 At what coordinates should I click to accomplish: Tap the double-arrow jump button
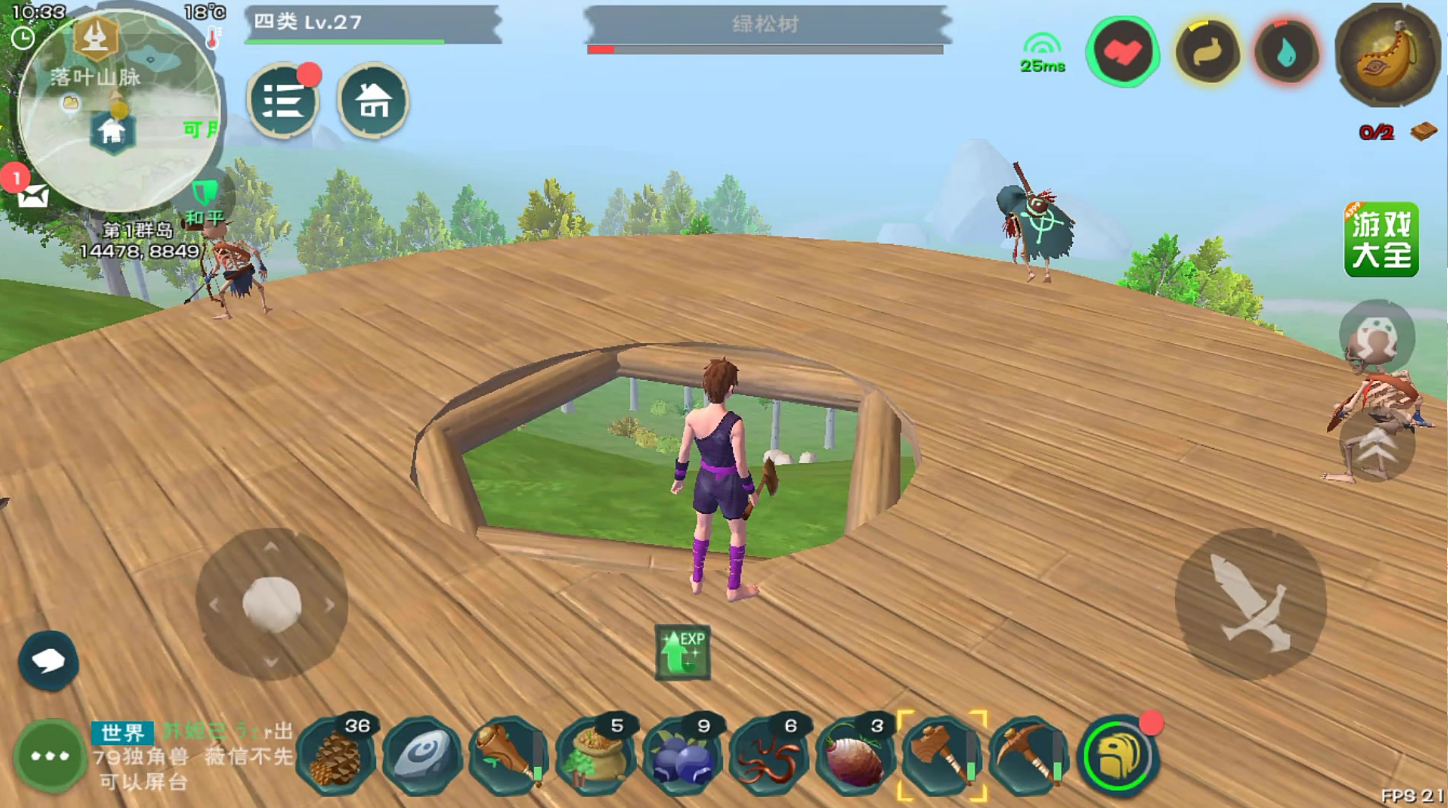point(1377,450)
